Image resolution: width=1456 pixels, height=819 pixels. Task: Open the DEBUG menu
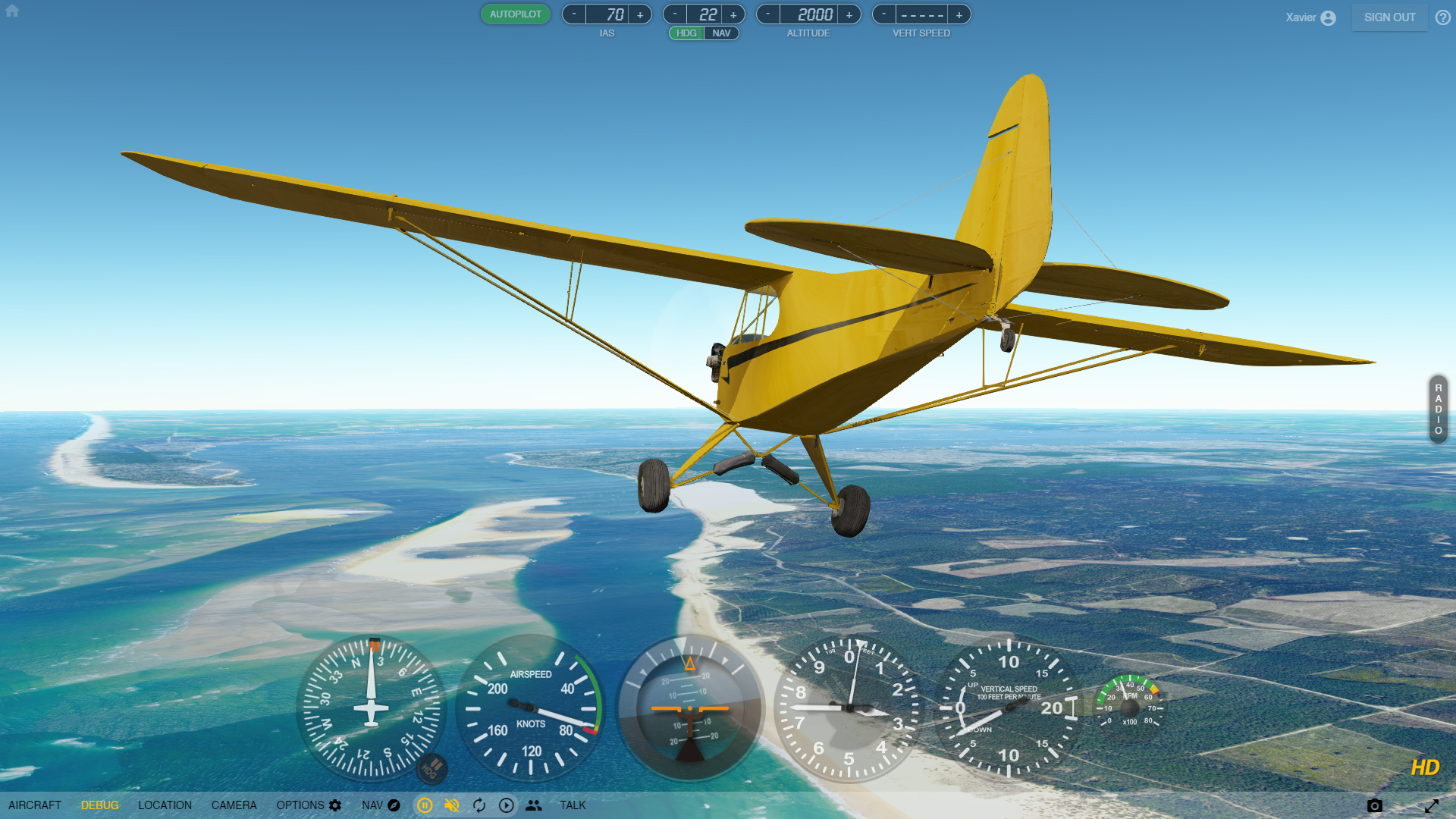click(100, 805)
